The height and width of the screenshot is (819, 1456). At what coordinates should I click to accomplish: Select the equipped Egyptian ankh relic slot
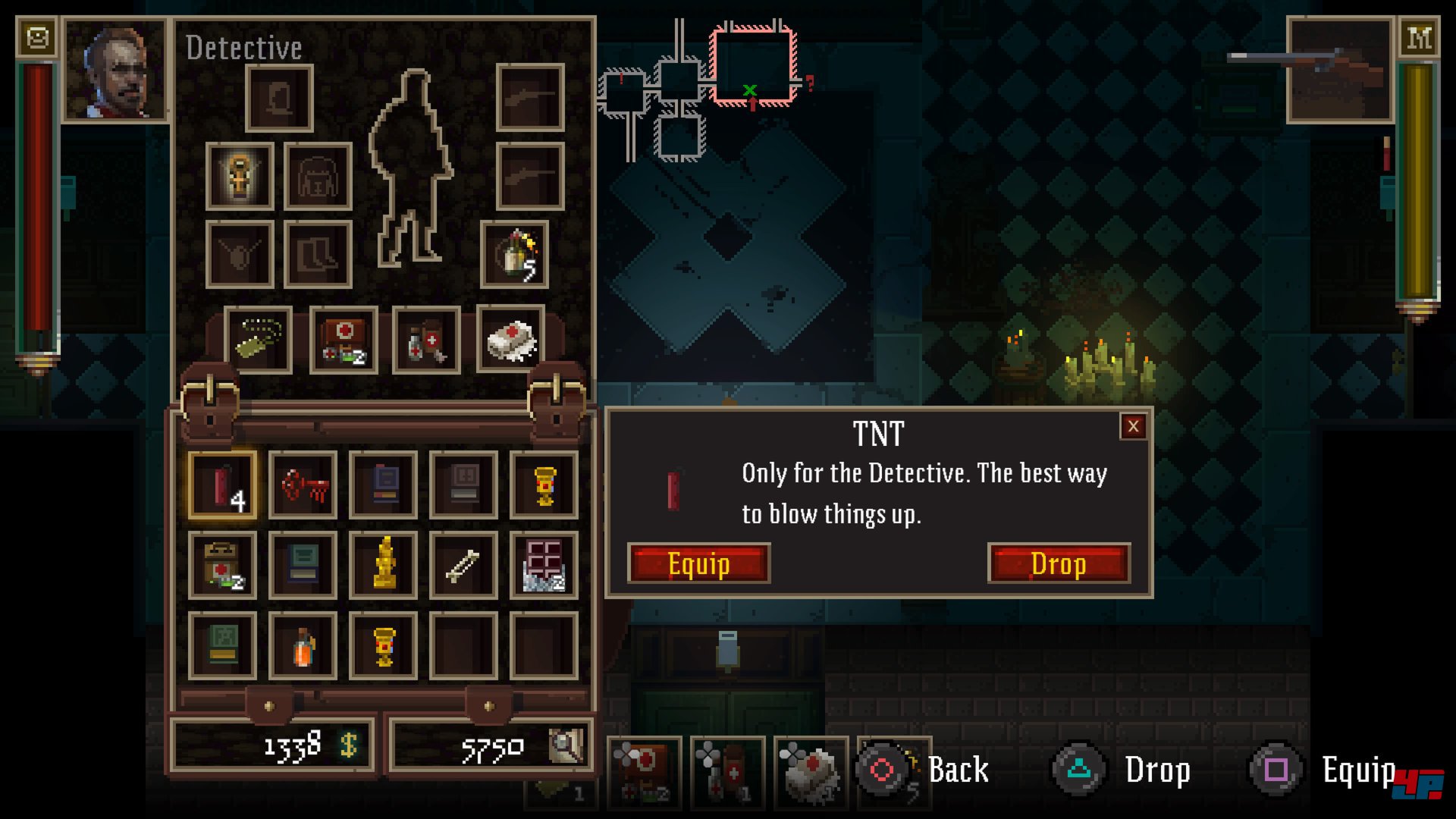pyautogui.click(x=240, y=176)
